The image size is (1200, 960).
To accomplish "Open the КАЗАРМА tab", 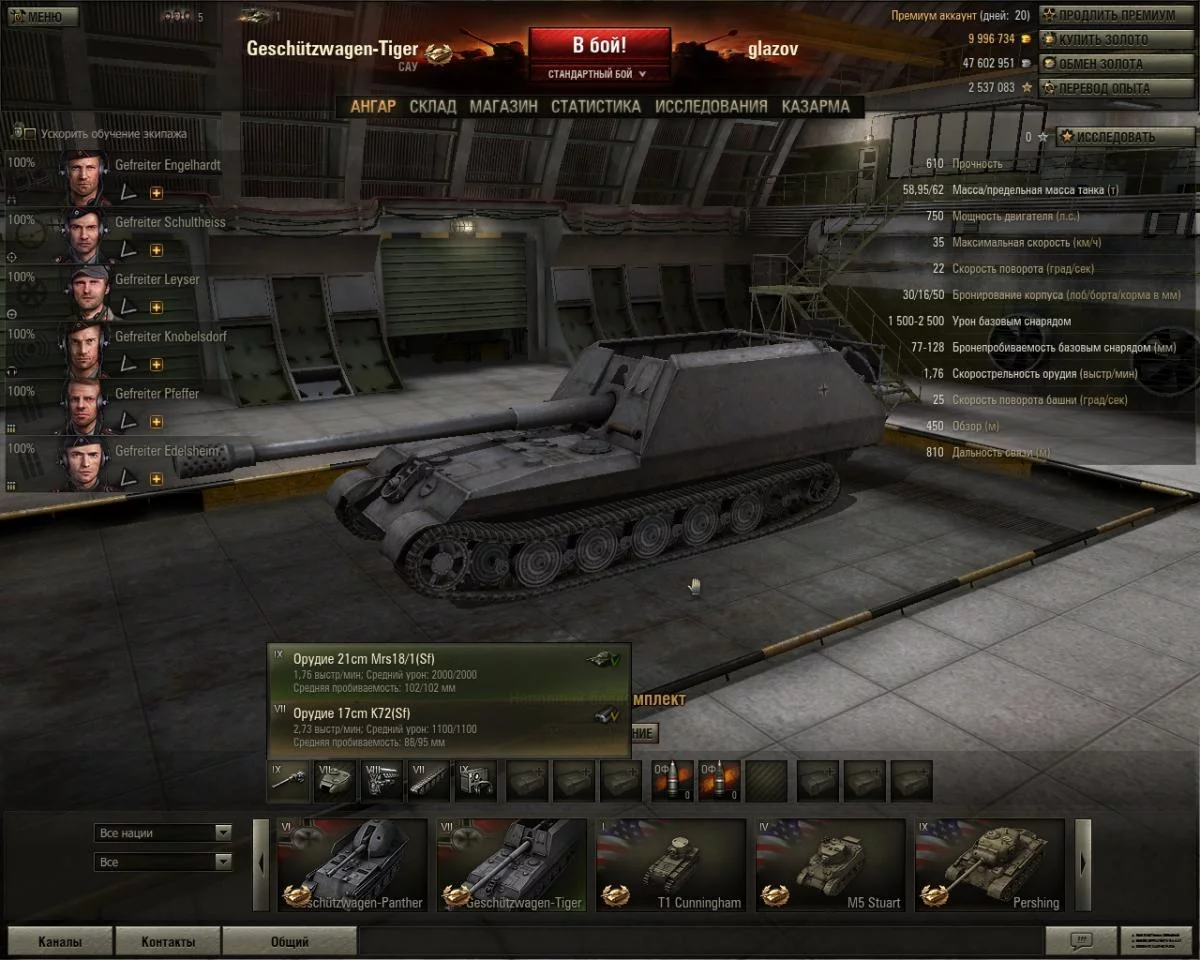I will 815,106.
